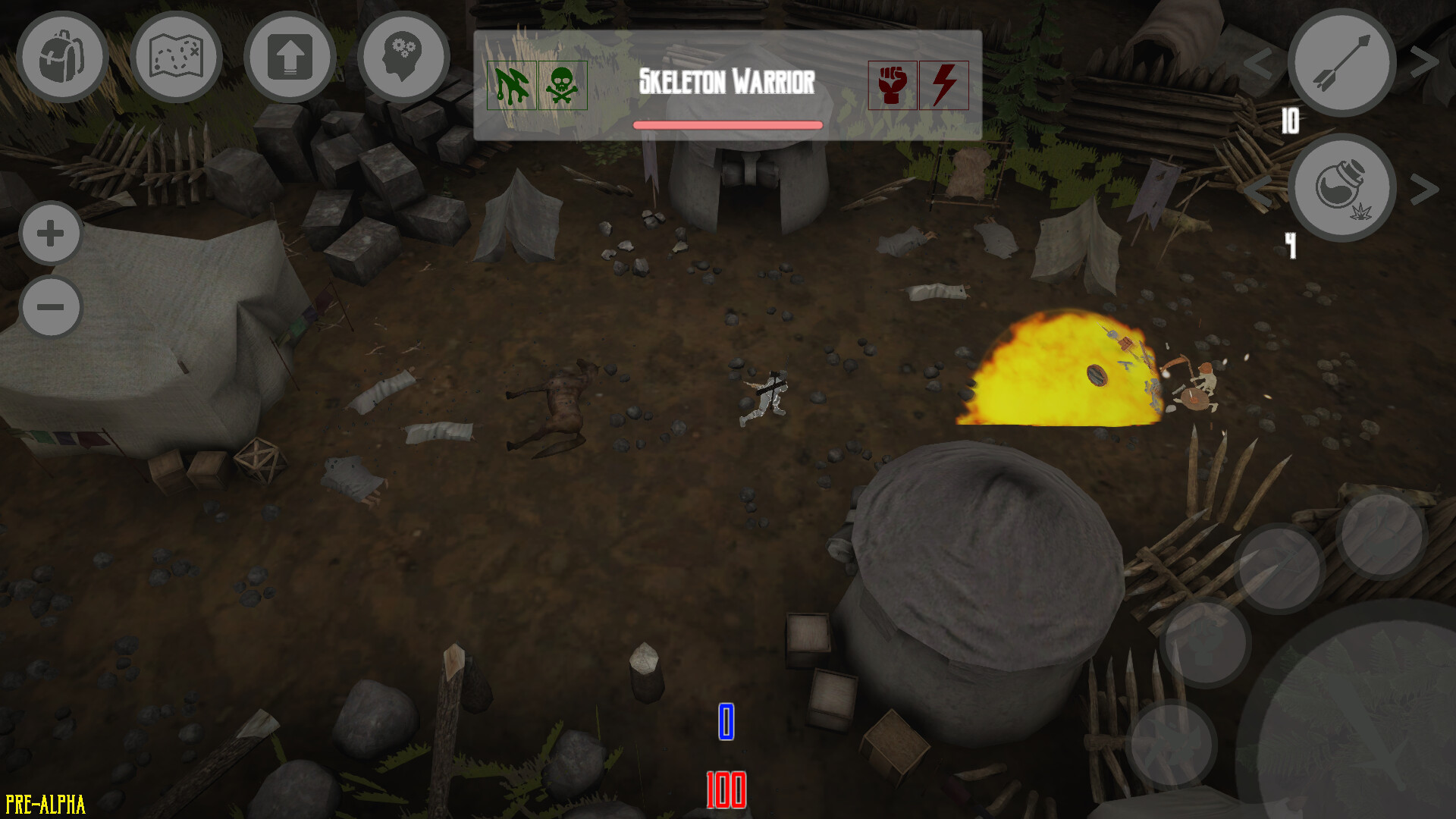Tap the skull poison status icon
Image resolution: width=1456 pixels, height=819 pixels.
tap(564, 86)
